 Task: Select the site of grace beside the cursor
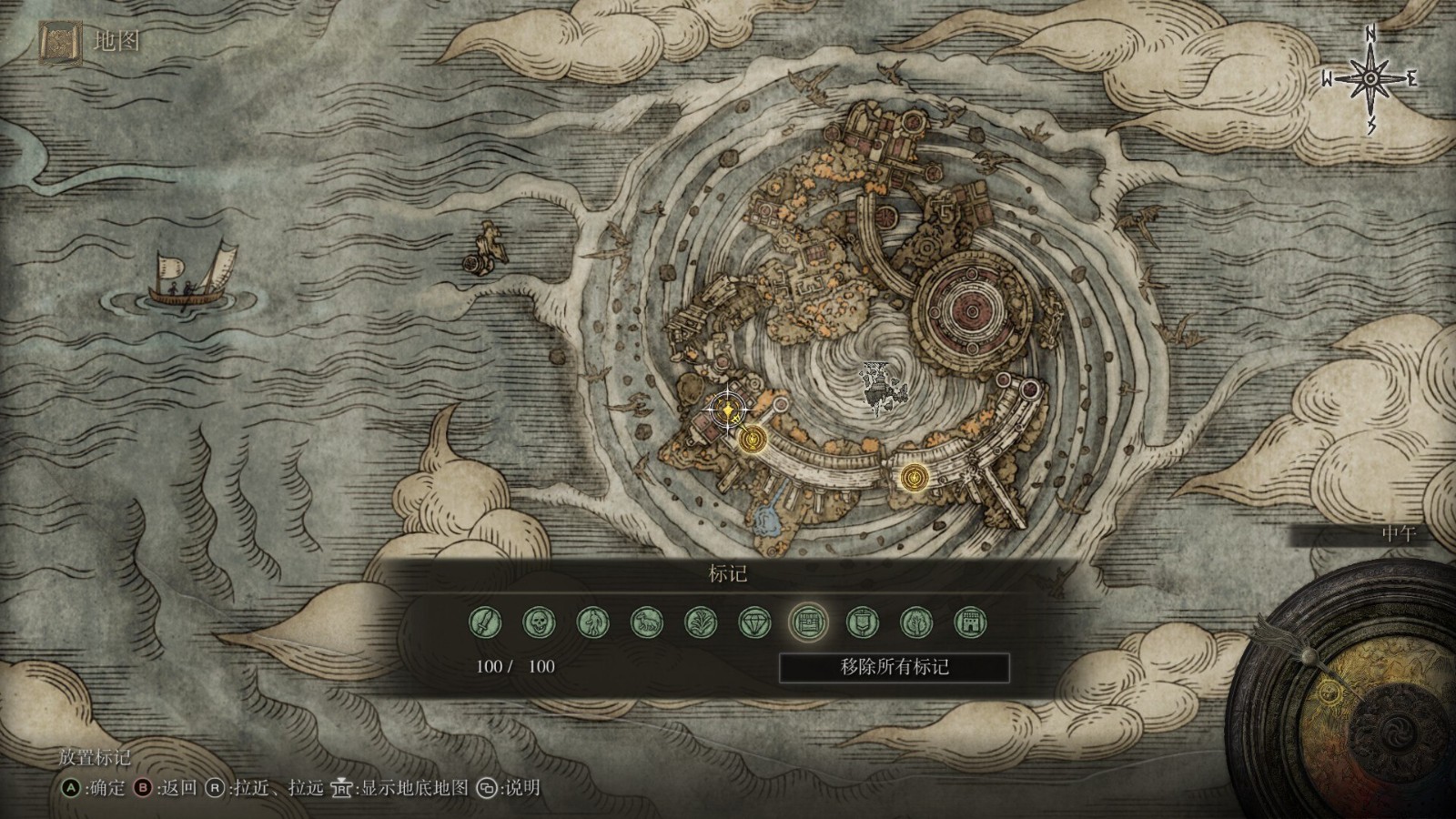(x=752, y=440)
